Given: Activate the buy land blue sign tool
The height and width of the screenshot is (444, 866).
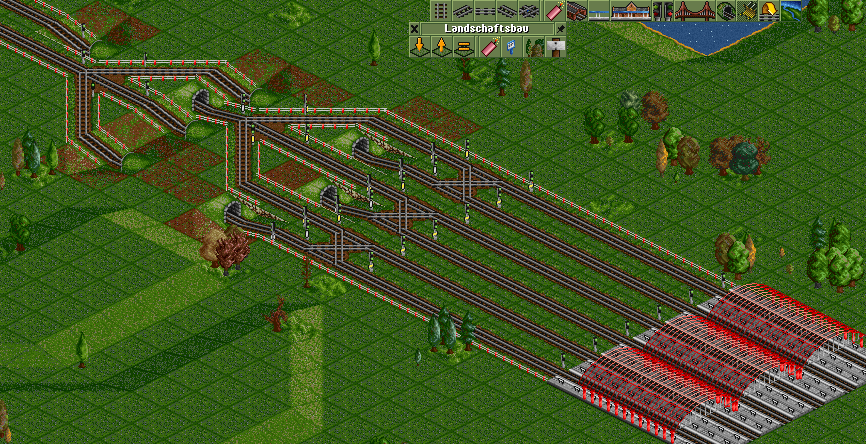Looking at the screenshot, I should pyautogui.click(x=511, y=47).
